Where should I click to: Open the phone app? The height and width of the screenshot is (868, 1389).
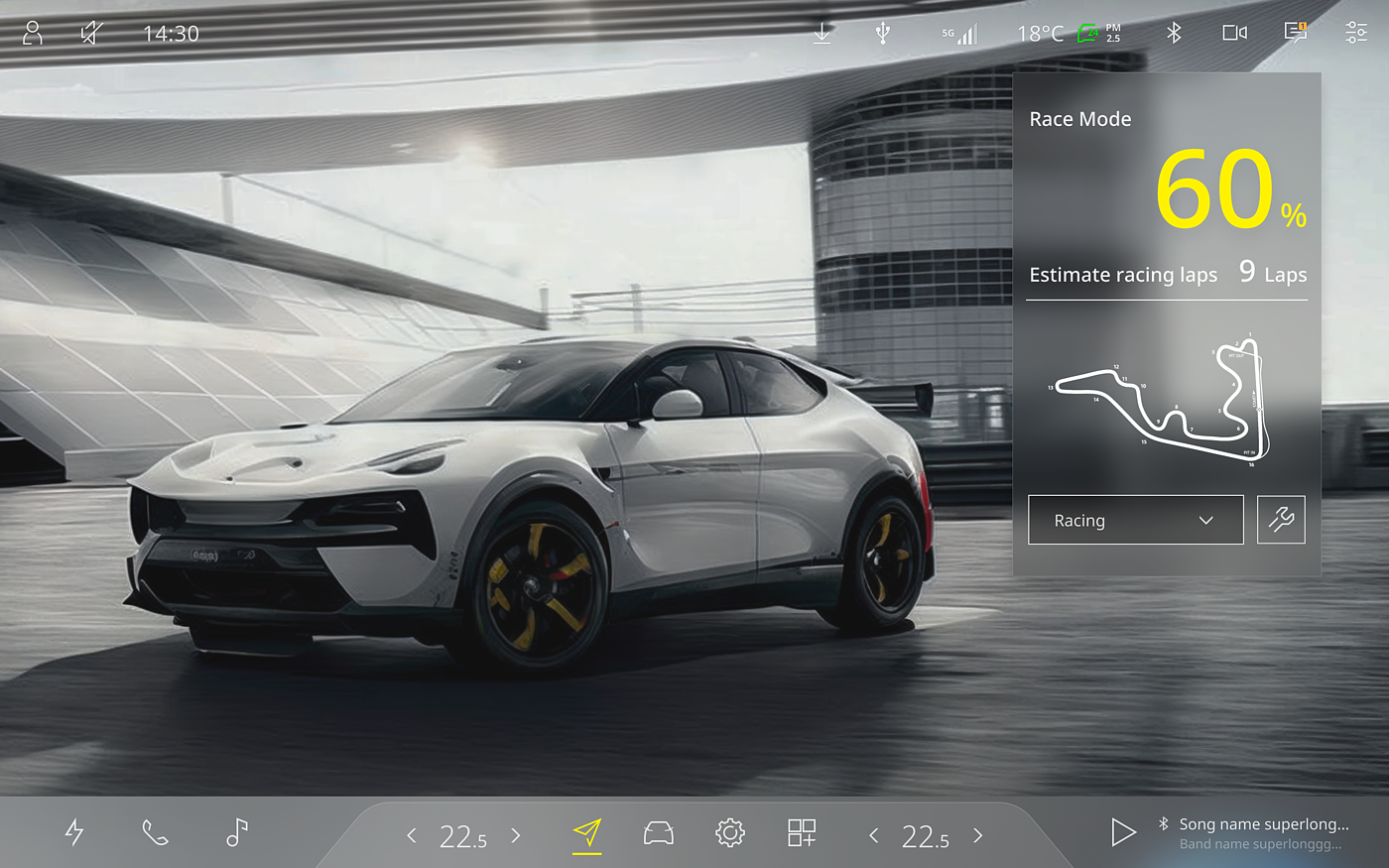[x=155, y=832]
